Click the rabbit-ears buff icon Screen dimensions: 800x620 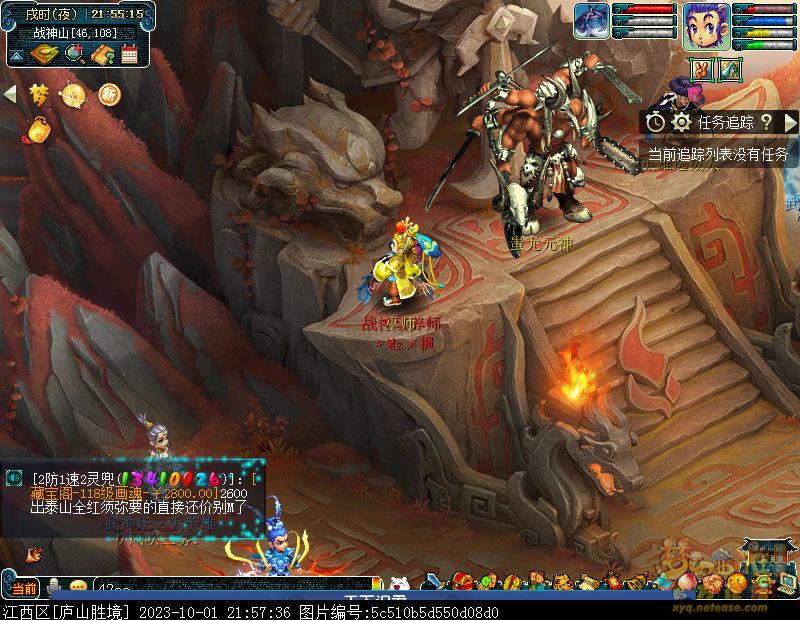[x=701, y=69]
